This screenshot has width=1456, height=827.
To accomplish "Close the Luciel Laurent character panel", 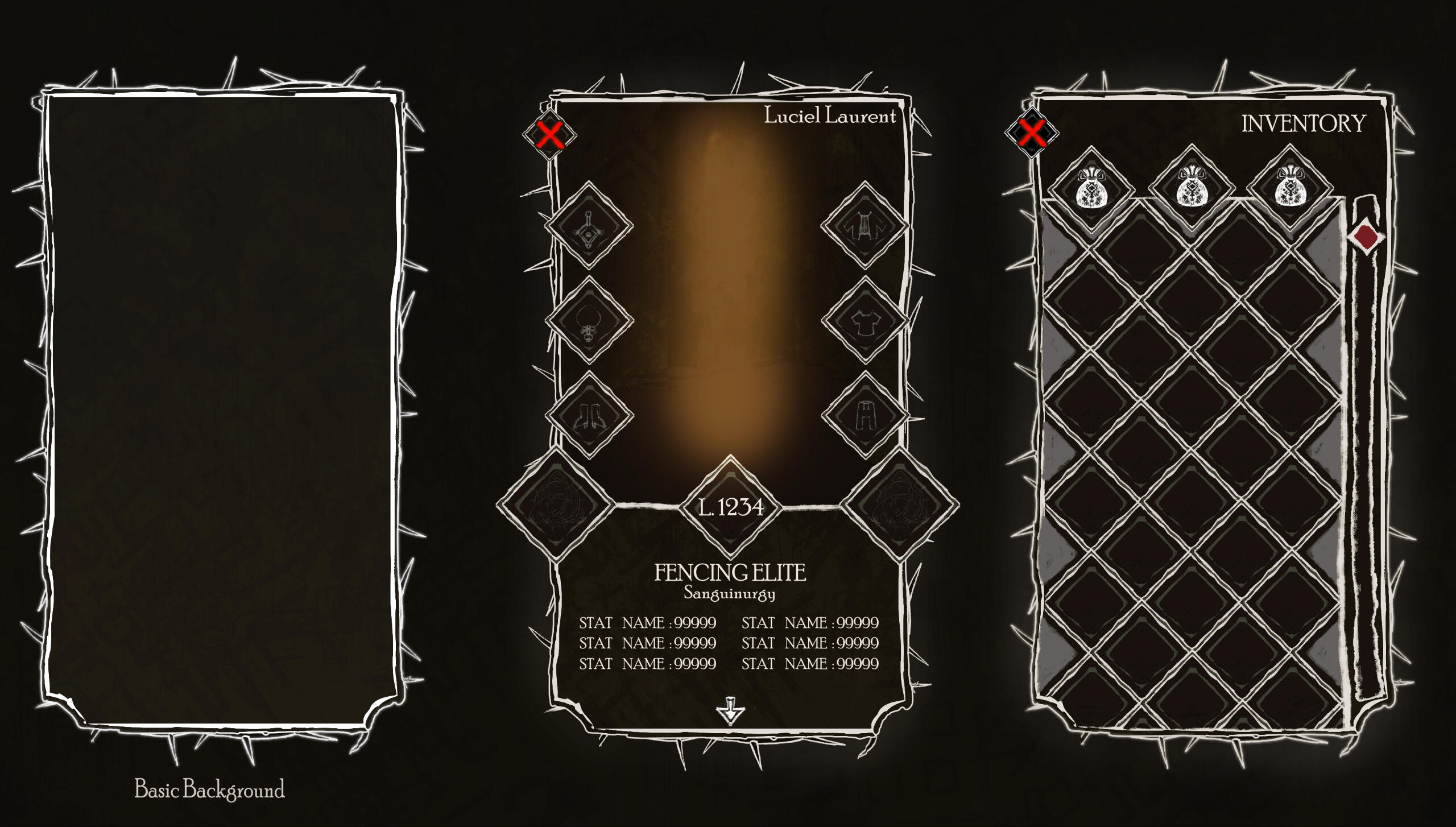I will click(549, 135).
